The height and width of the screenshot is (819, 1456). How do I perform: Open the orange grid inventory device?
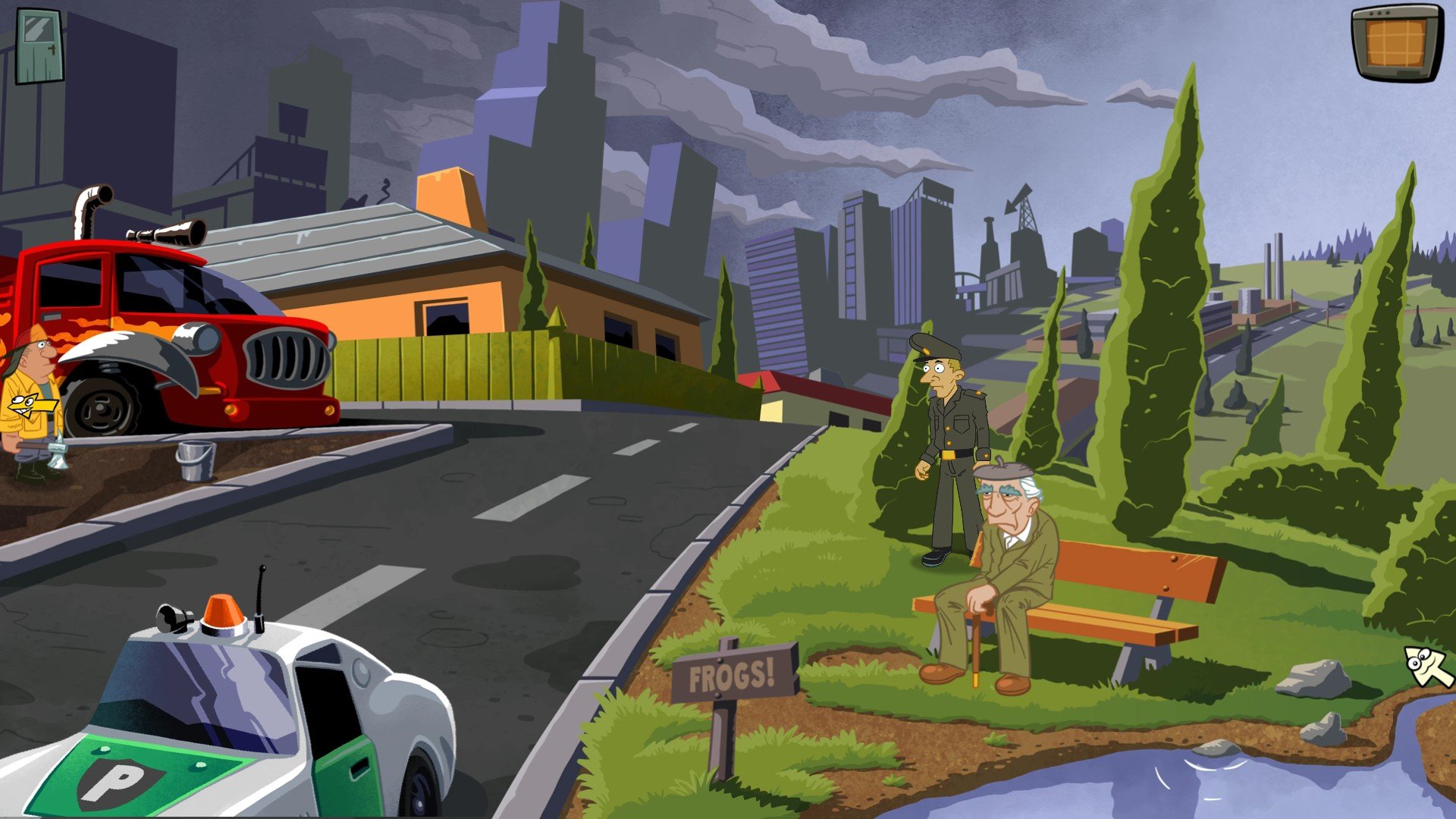1397,42
